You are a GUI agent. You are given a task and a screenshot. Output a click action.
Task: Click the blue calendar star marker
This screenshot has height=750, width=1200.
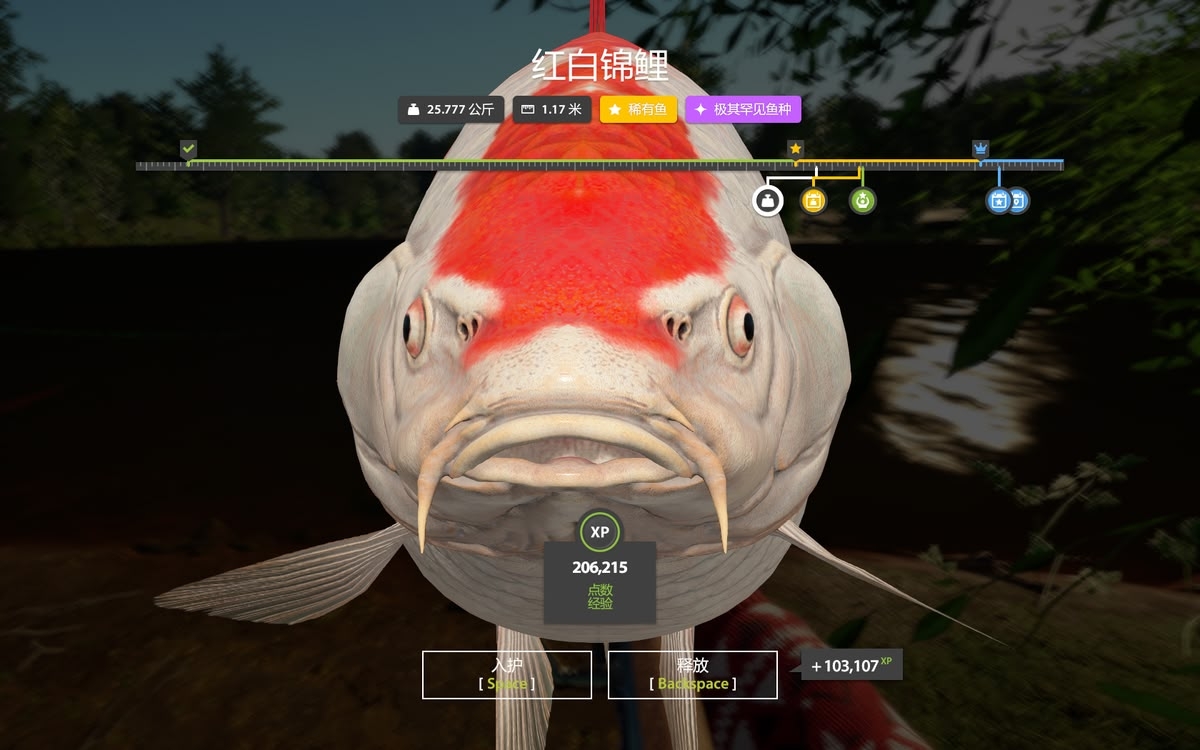pyautogui.click(x=998, y=201)
